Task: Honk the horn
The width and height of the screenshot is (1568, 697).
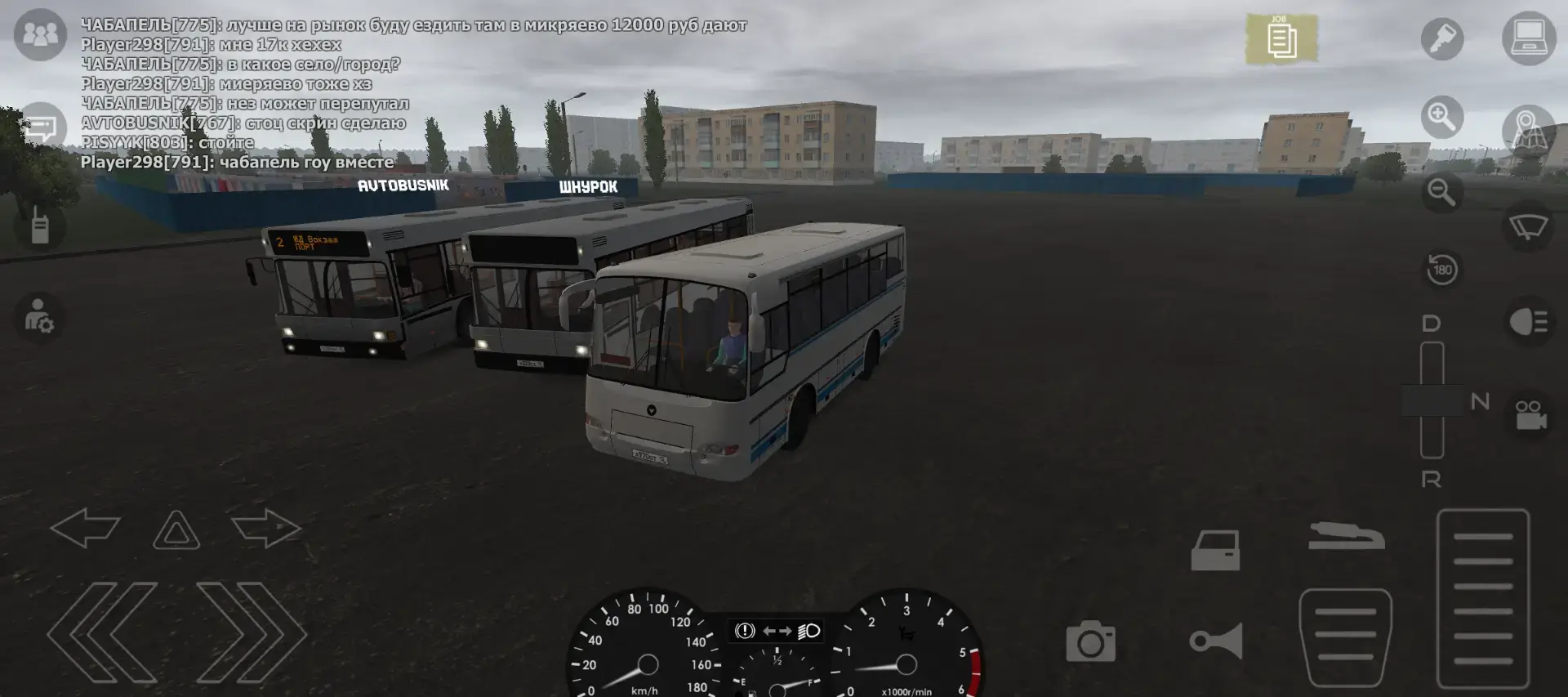Action: pyautogui.click(x=1218, y=641)
